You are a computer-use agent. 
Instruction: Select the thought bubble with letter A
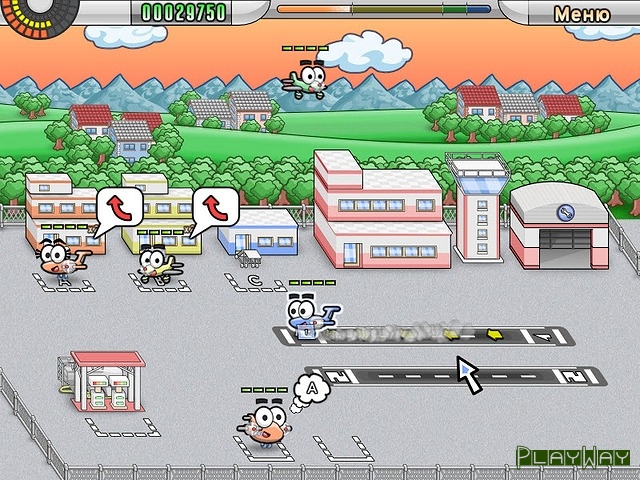tap(313, 384)
